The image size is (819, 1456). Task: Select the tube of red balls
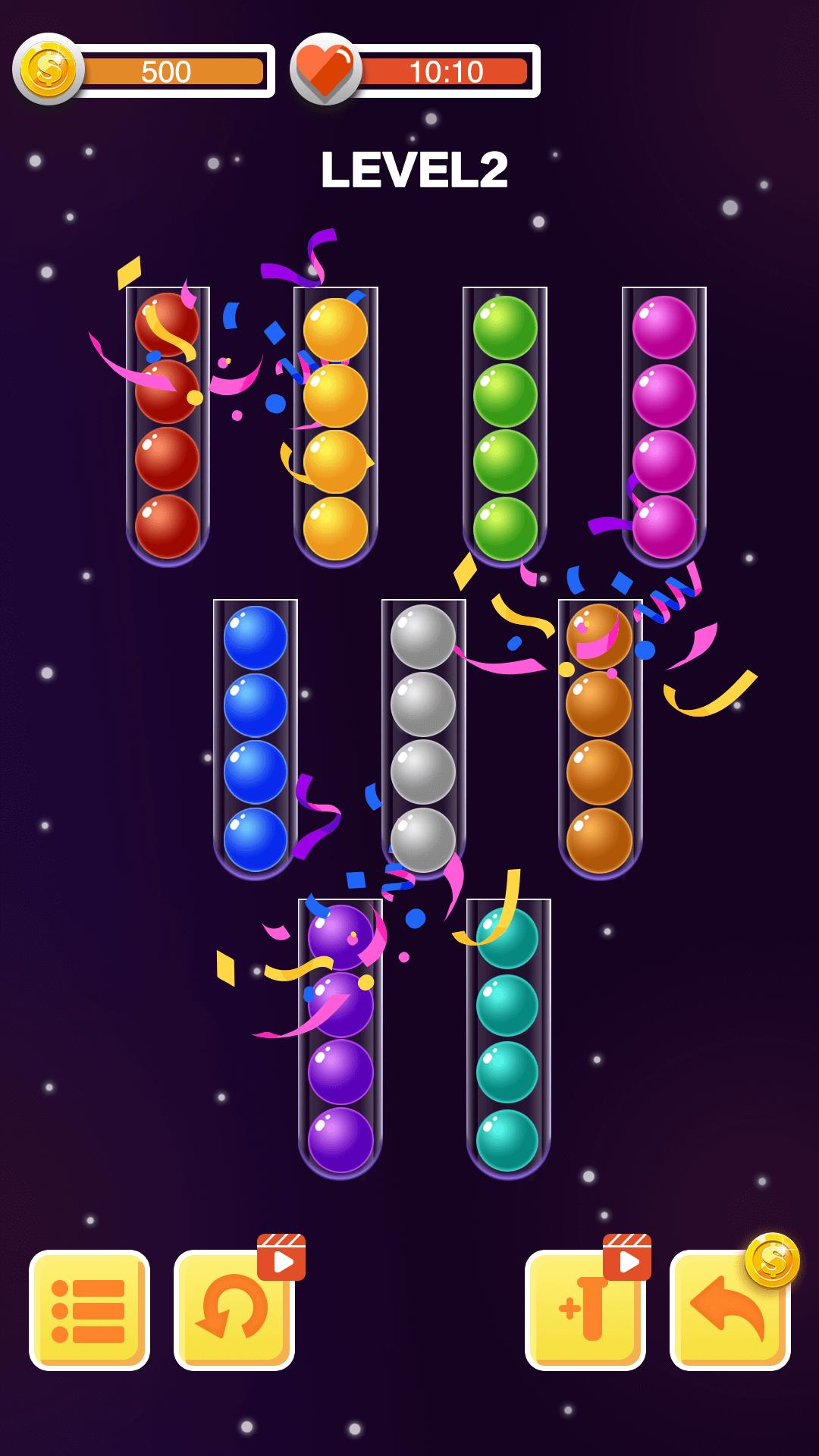click(x=168, y=426)
